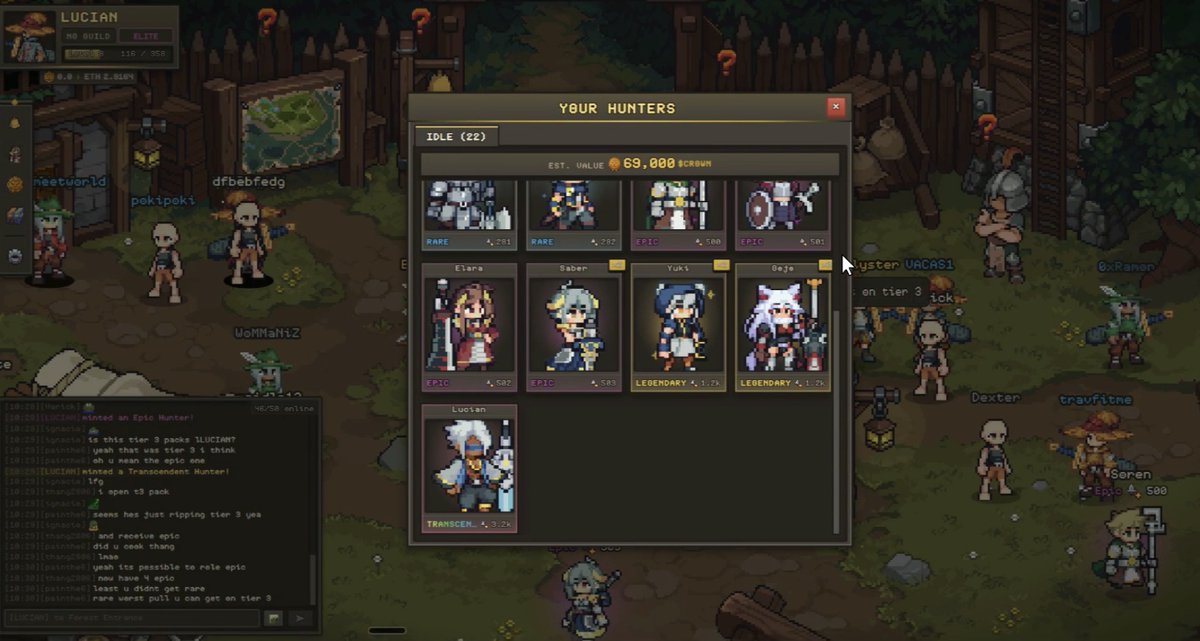Open the orange crown coin icon in sidebar

tap(15, 185)
